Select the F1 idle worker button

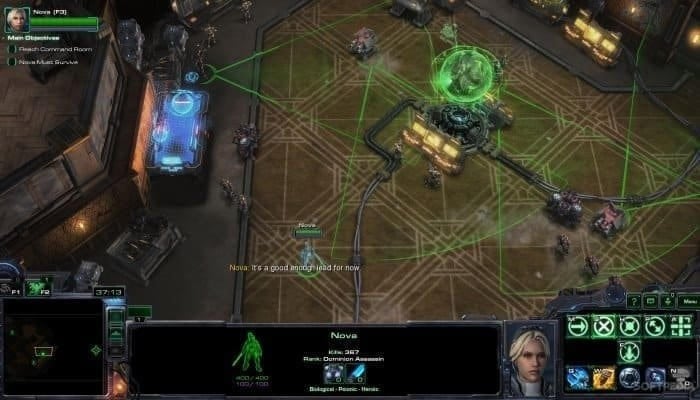(x=13, y=289)
